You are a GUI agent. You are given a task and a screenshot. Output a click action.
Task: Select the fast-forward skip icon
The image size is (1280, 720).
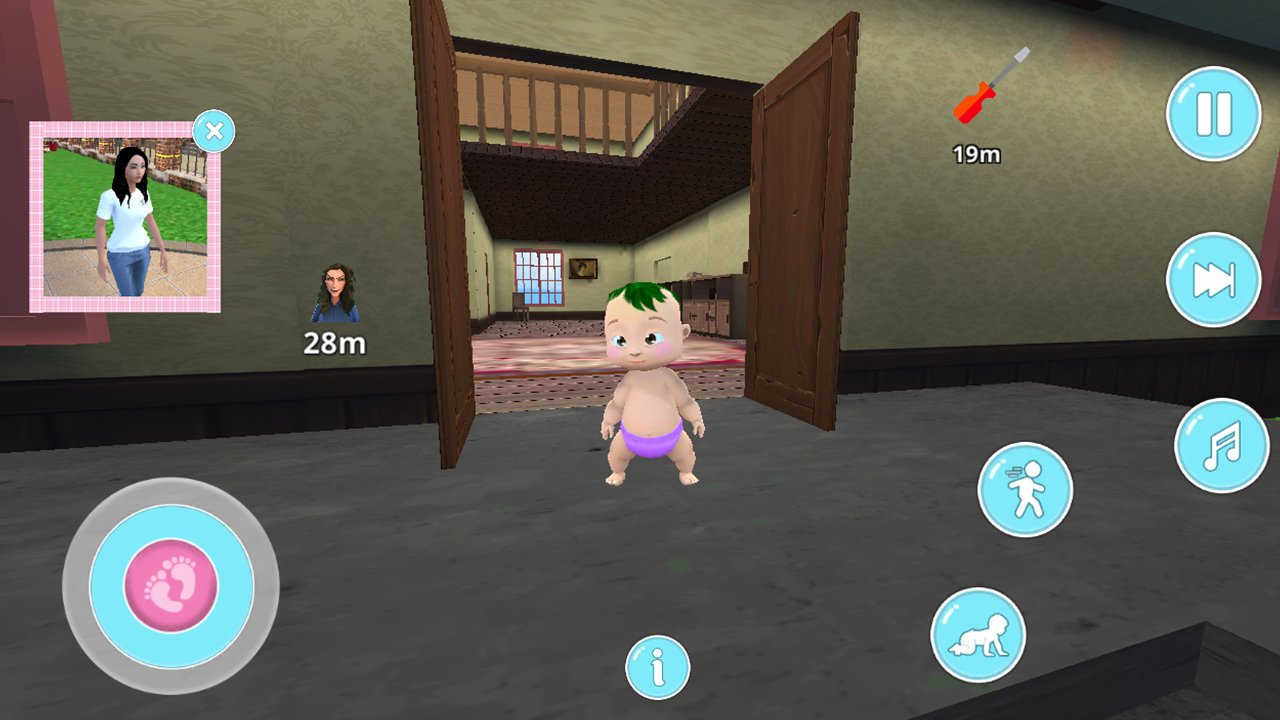[x=1213, y=280]
